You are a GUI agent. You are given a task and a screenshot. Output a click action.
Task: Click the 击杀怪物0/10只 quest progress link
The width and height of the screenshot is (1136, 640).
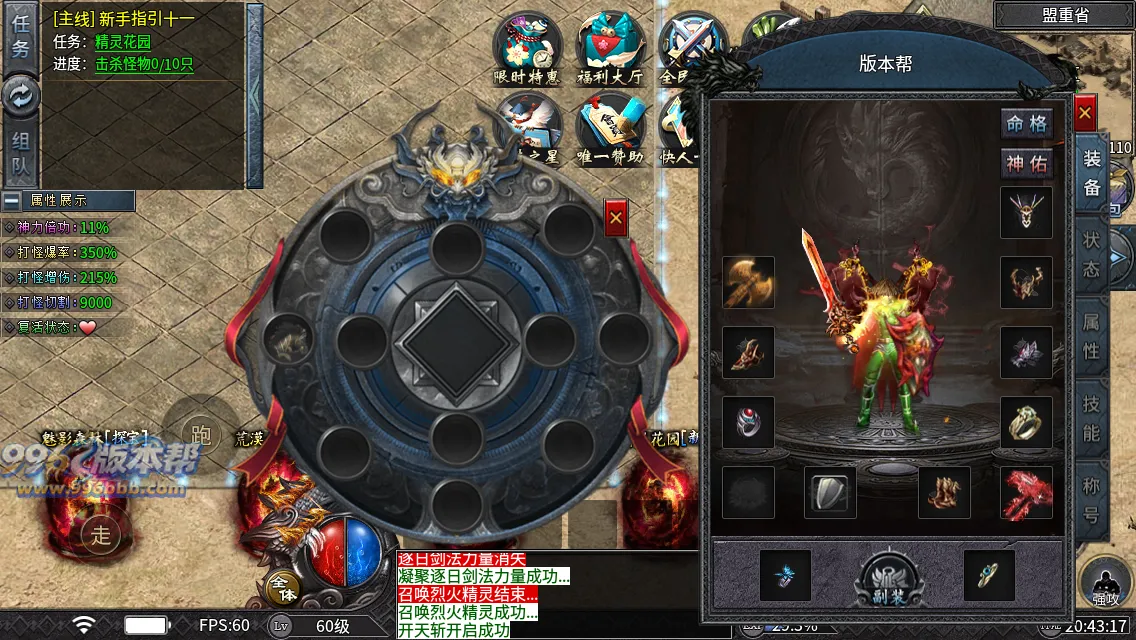144,64
